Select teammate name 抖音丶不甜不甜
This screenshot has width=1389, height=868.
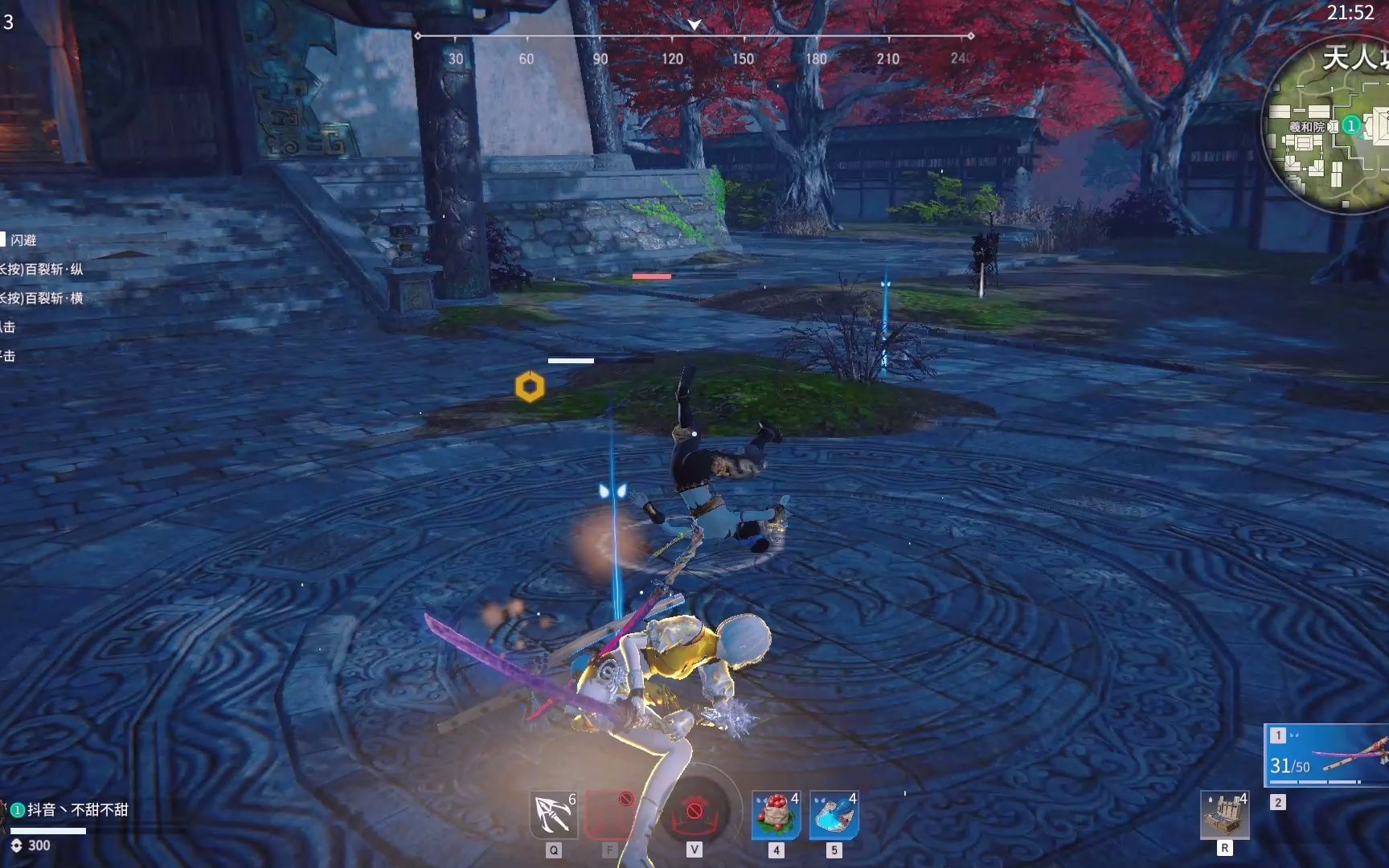(x=77, y=809)
